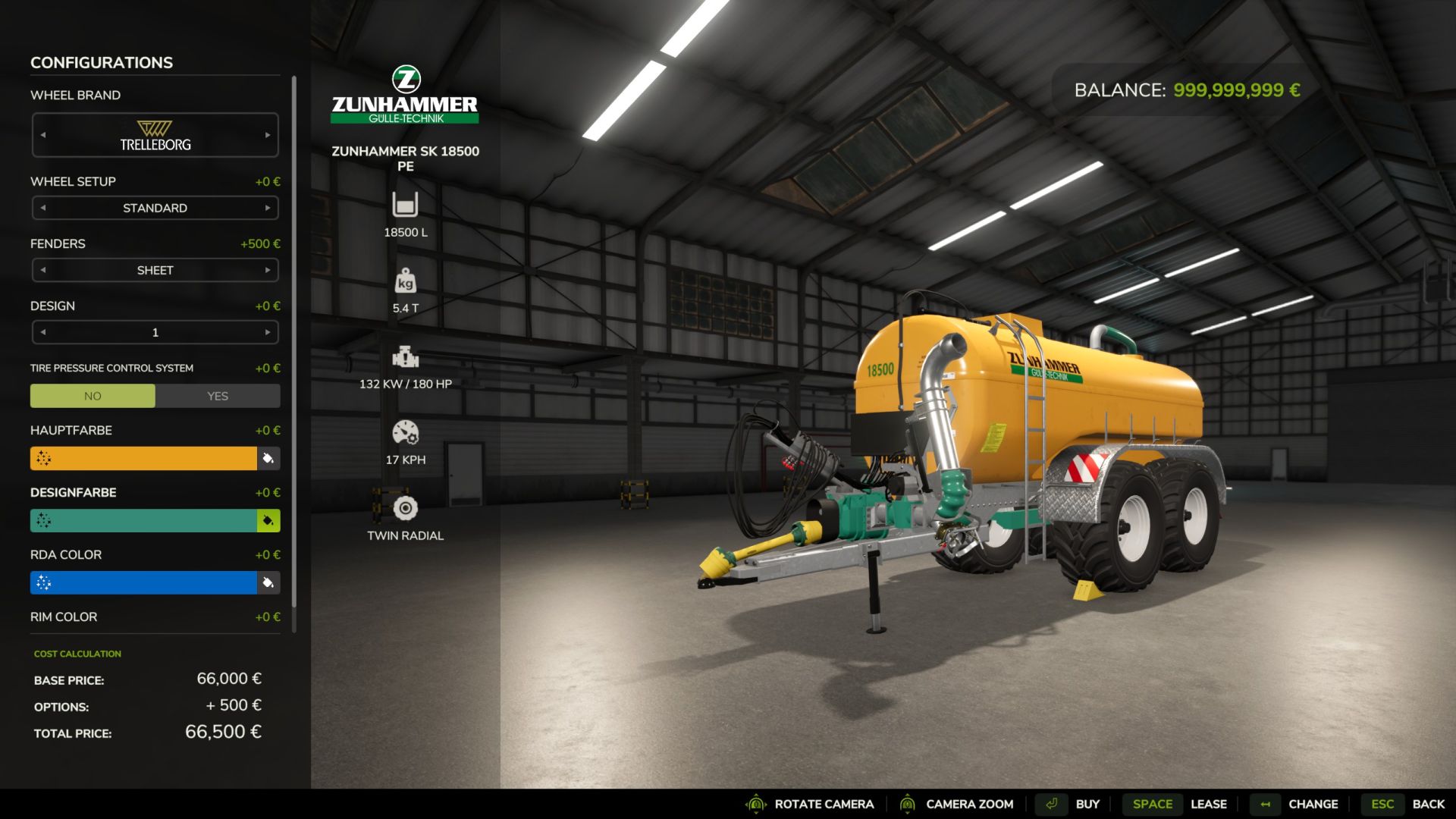The height and width of the screenshot is (819, 1456).
Task: Click the RDA color paint bucket icon
Action: tap(268, 582)
